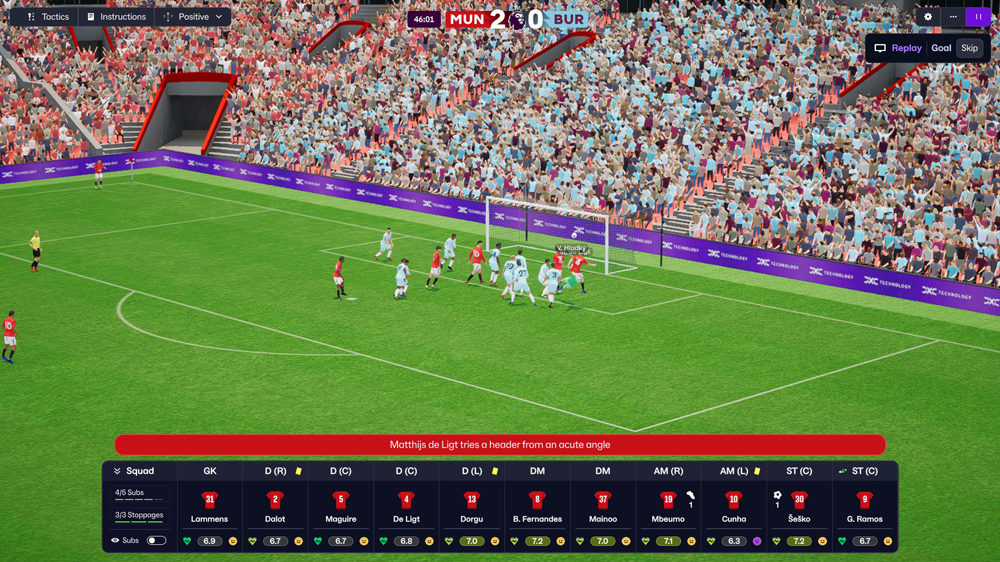The height and width of the screenshot is (562, 1000).
Task: Select Cunha's player card
Action: coord(733,505)
